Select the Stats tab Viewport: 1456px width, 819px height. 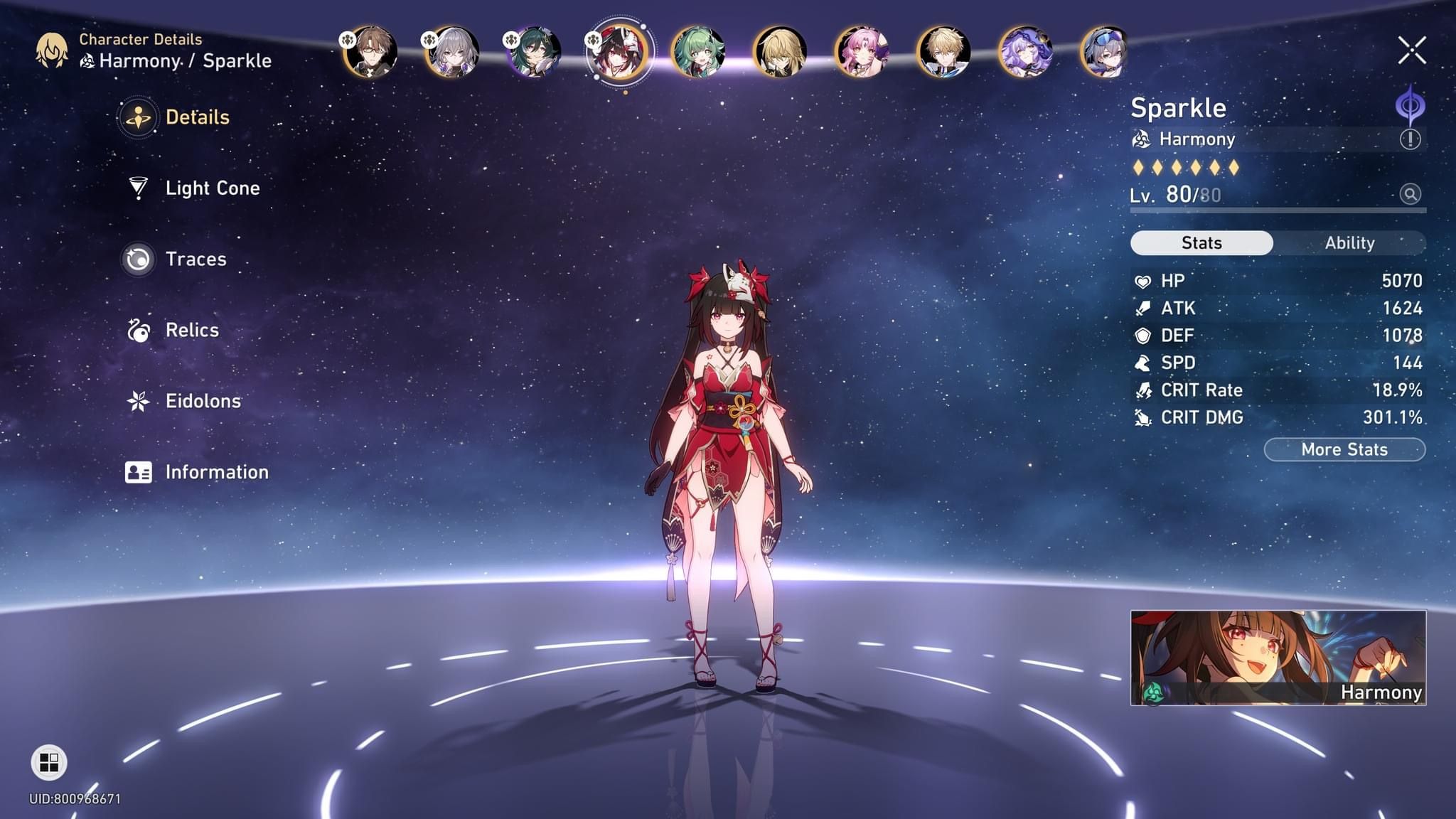[x=1201, y=243]
